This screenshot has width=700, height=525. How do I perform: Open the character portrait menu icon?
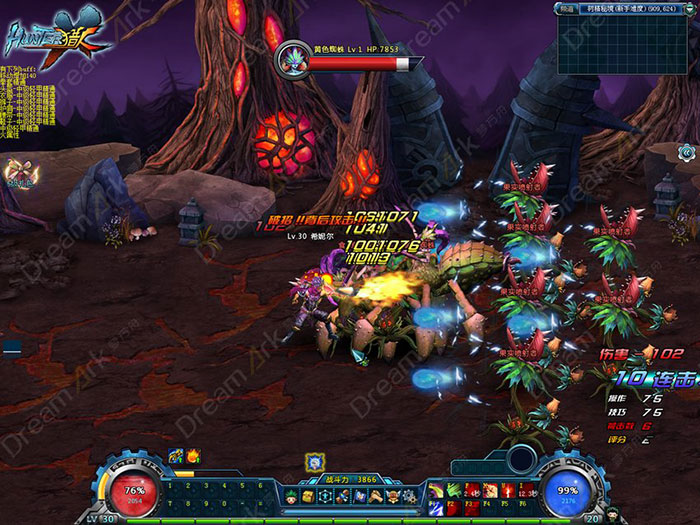coord(289,497)
